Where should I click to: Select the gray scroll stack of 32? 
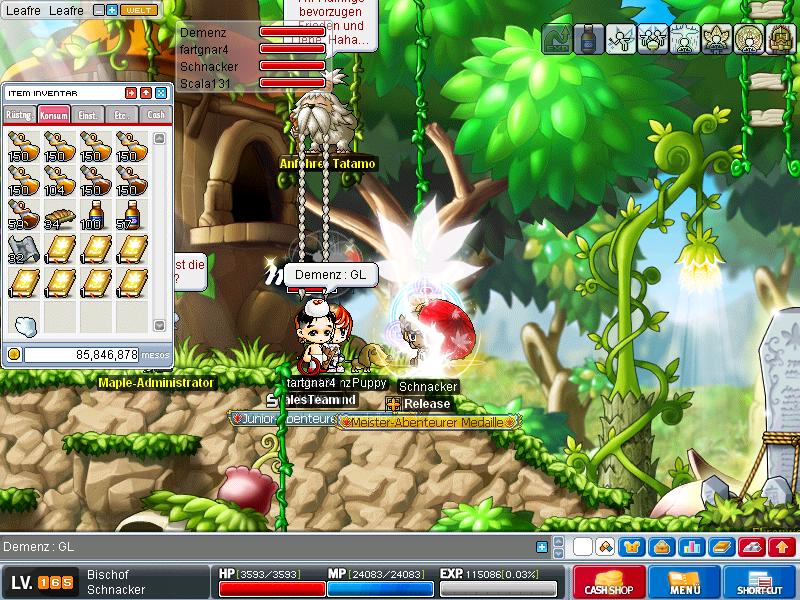tap(22, 250)
